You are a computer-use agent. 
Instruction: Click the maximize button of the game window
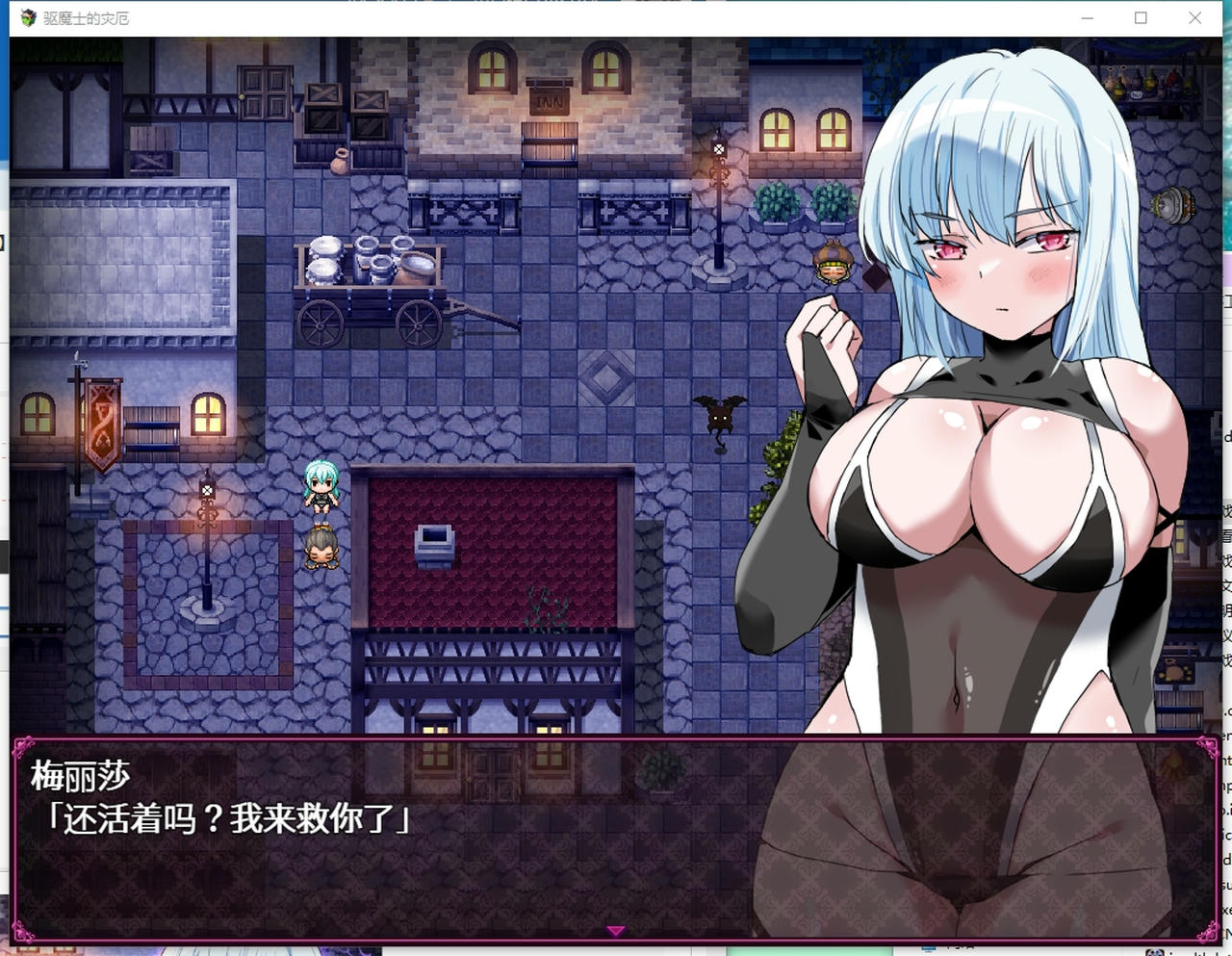click(1142, 17)
